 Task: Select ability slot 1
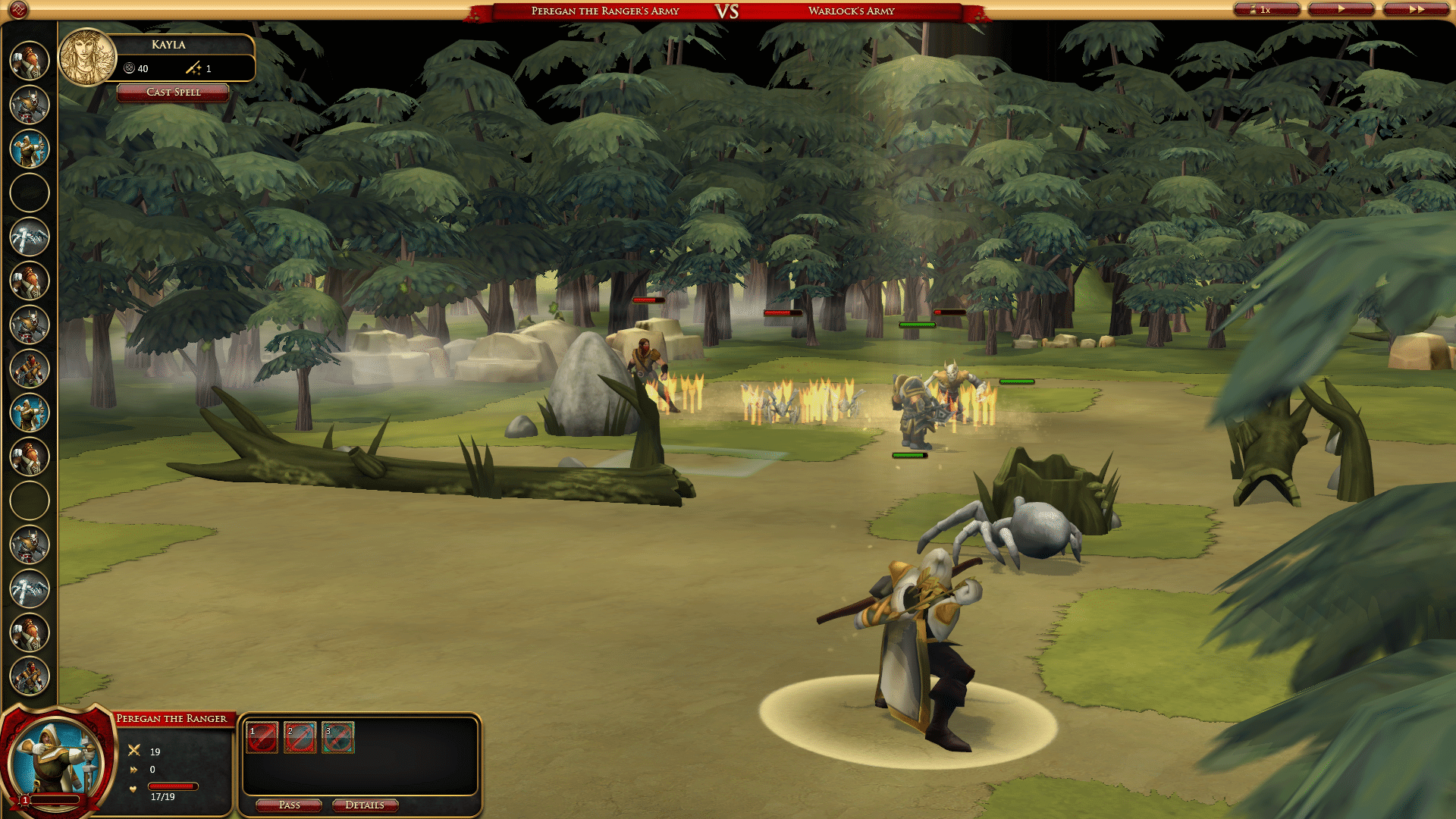pyautogui.click(x=262, y=738)
